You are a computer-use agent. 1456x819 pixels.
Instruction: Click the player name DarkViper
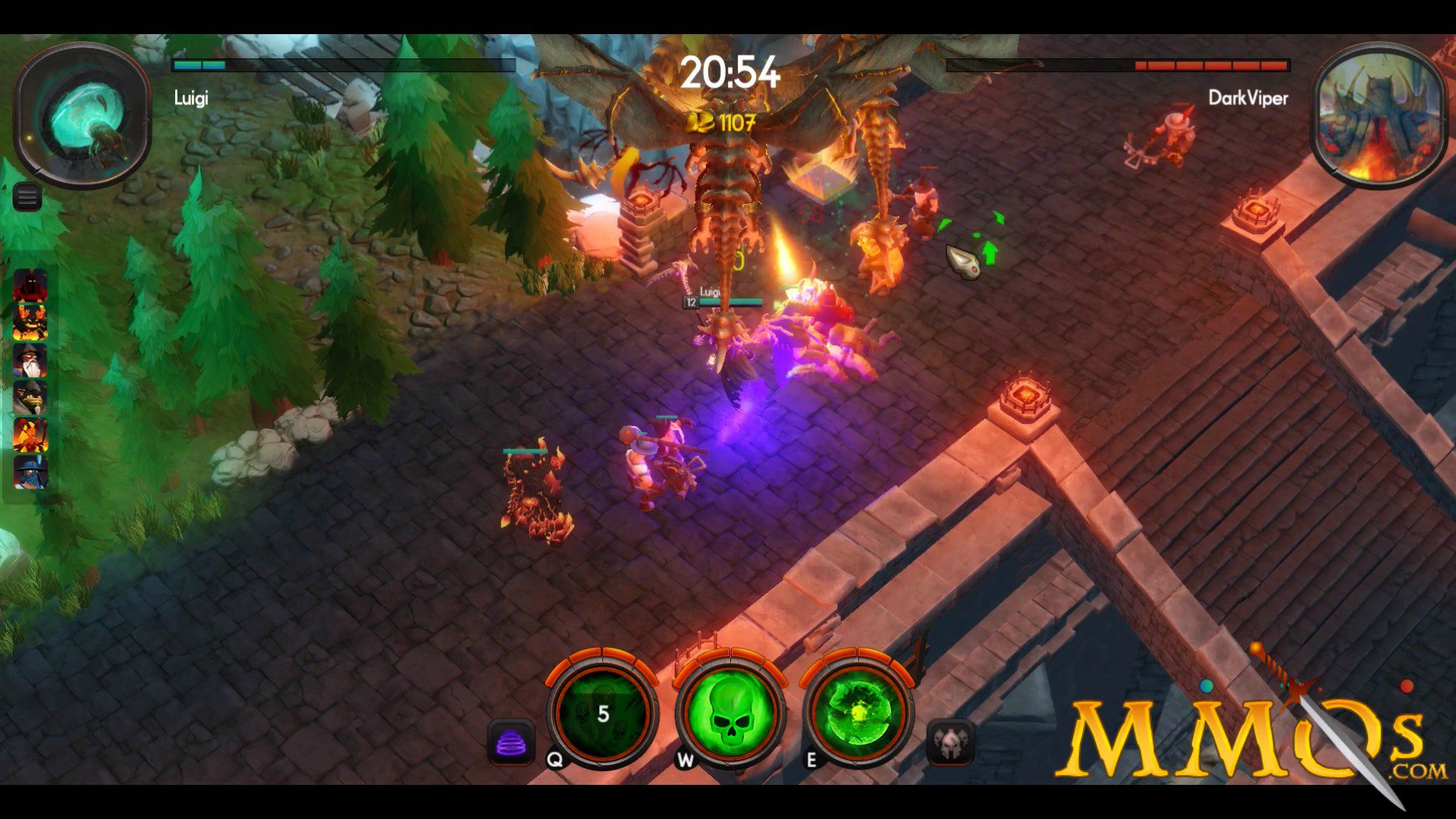1249,99
